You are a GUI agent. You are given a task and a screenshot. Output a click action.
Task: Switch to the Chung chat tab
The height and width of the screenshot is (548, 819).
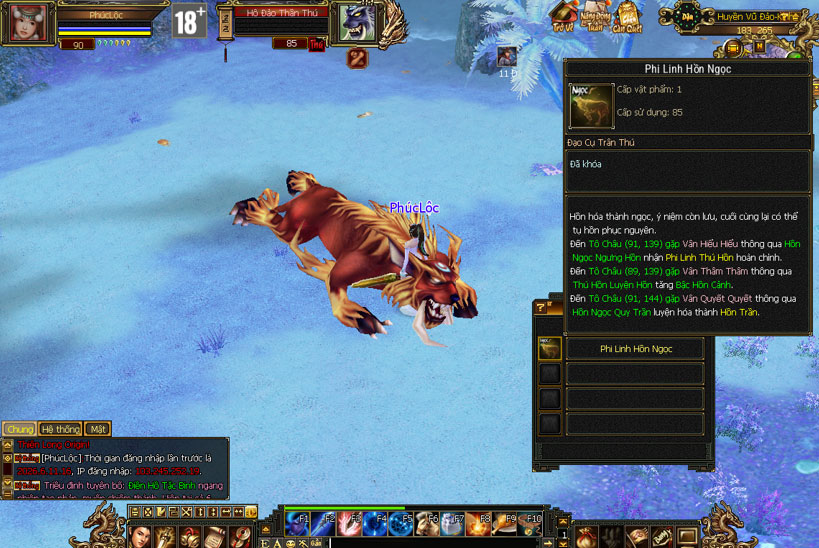pos(18,429)
